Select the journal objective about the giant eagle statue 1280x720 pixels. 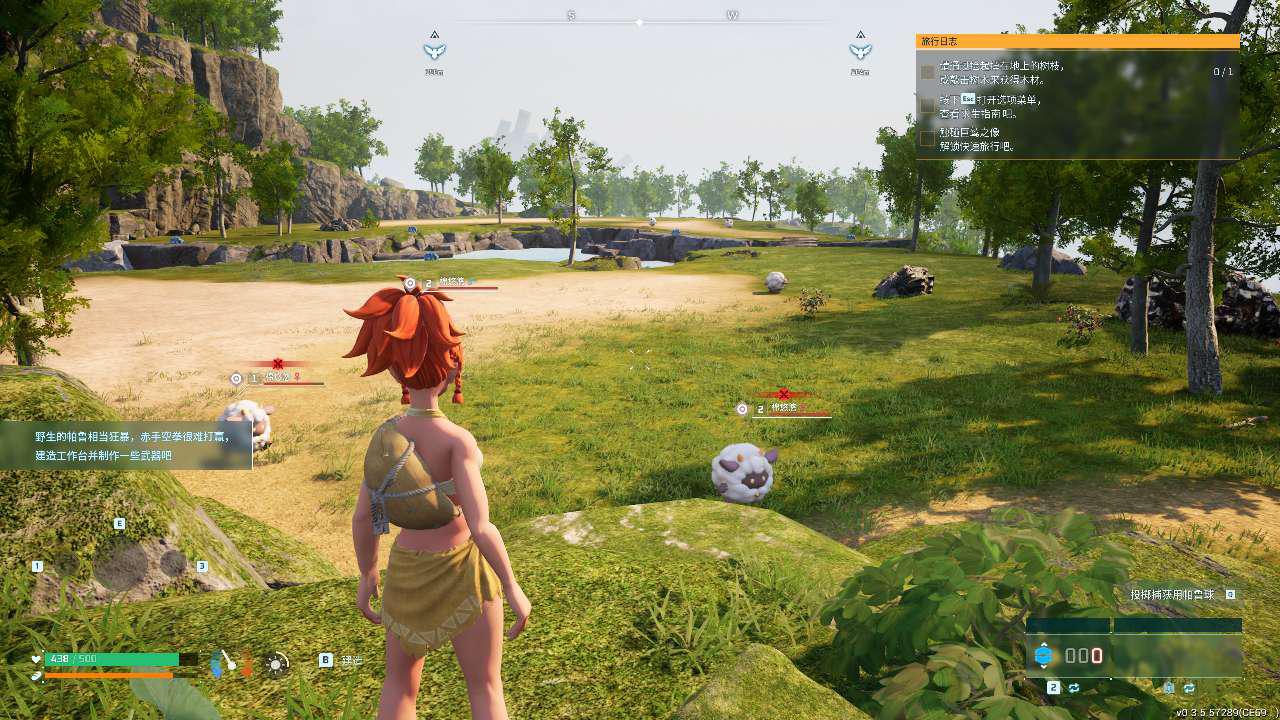[x=1076, y=139]
